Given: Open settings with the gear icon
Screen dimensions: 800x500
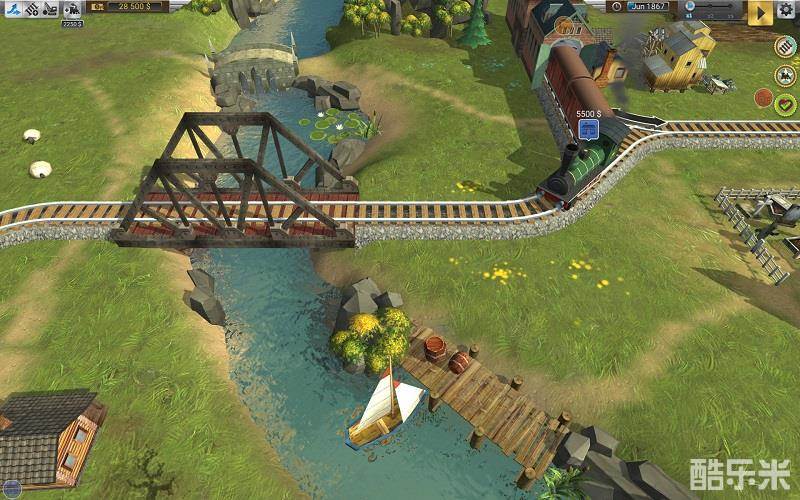Looking at the screenshot, I should pos(786,10).
